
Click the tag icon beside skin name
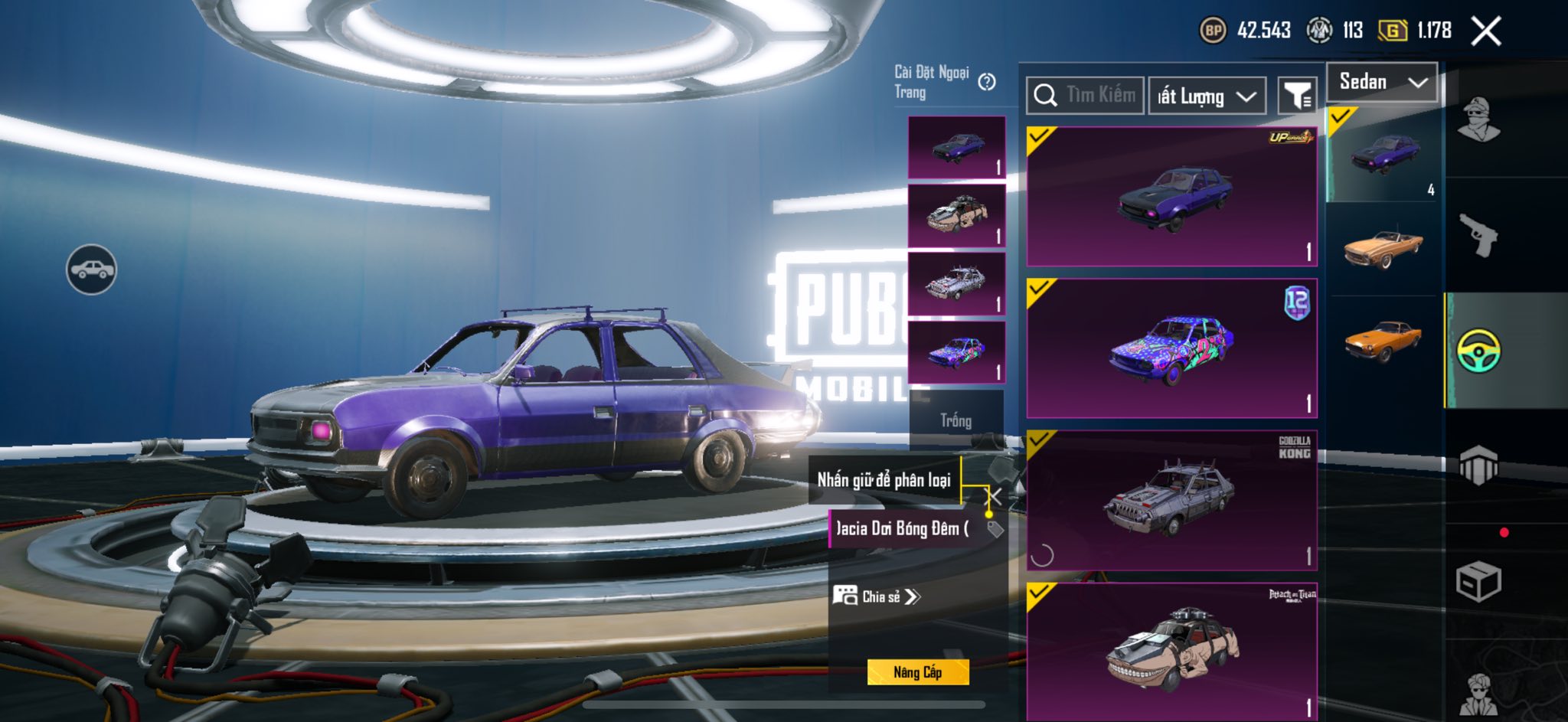click(x=995, y=528)
